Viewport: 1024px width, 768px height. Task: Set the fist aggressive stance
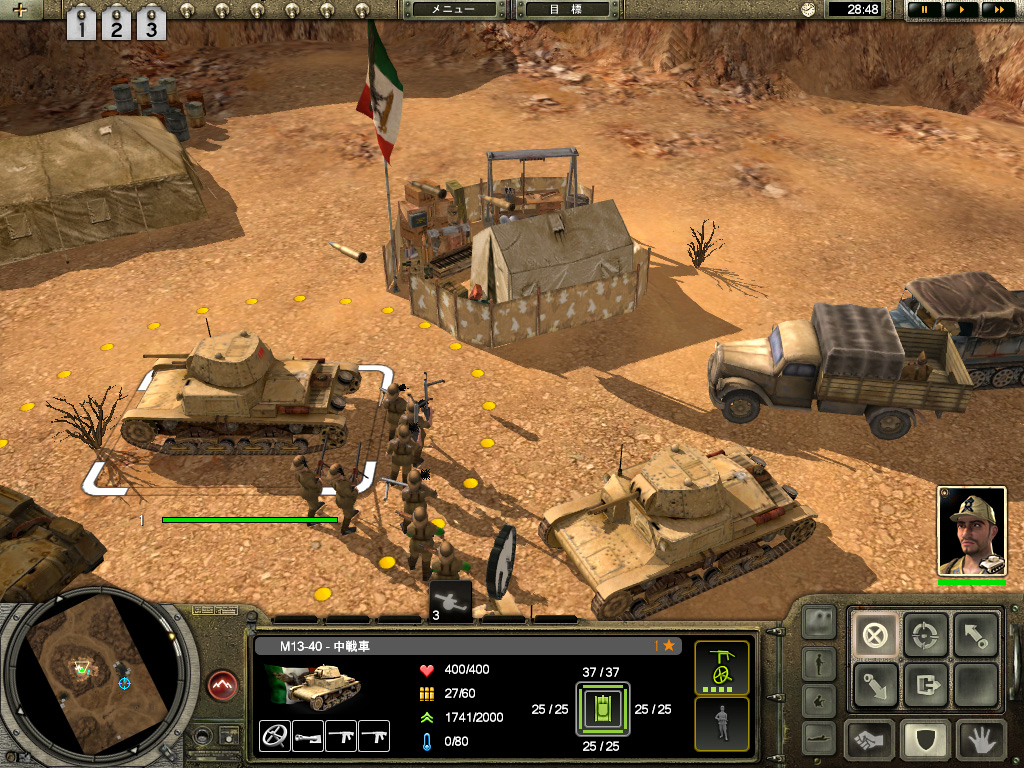click(870, 741)
